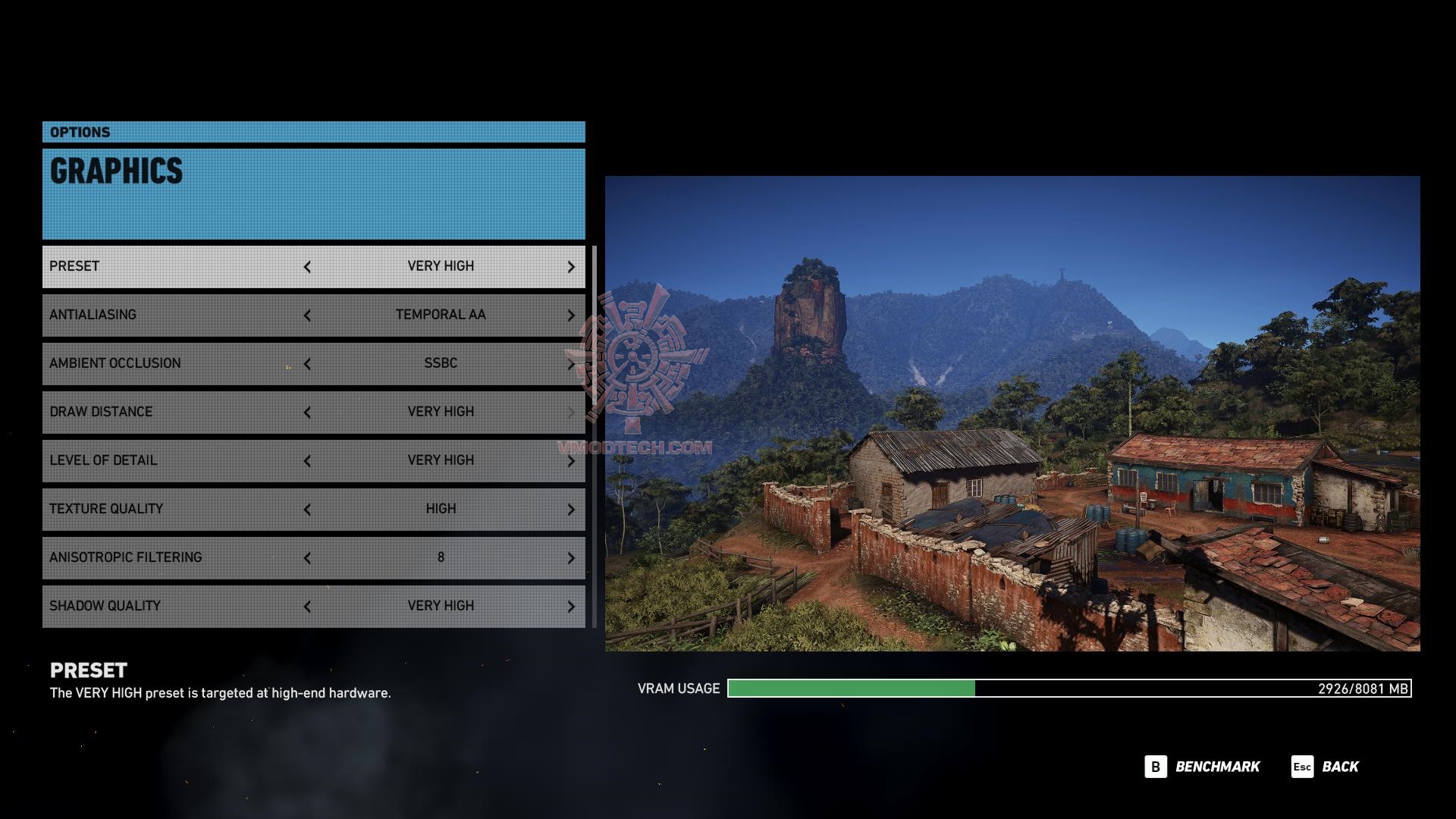Click the right arrow for Shadow Quality
Screen dimensions: 1456x819
571,607
